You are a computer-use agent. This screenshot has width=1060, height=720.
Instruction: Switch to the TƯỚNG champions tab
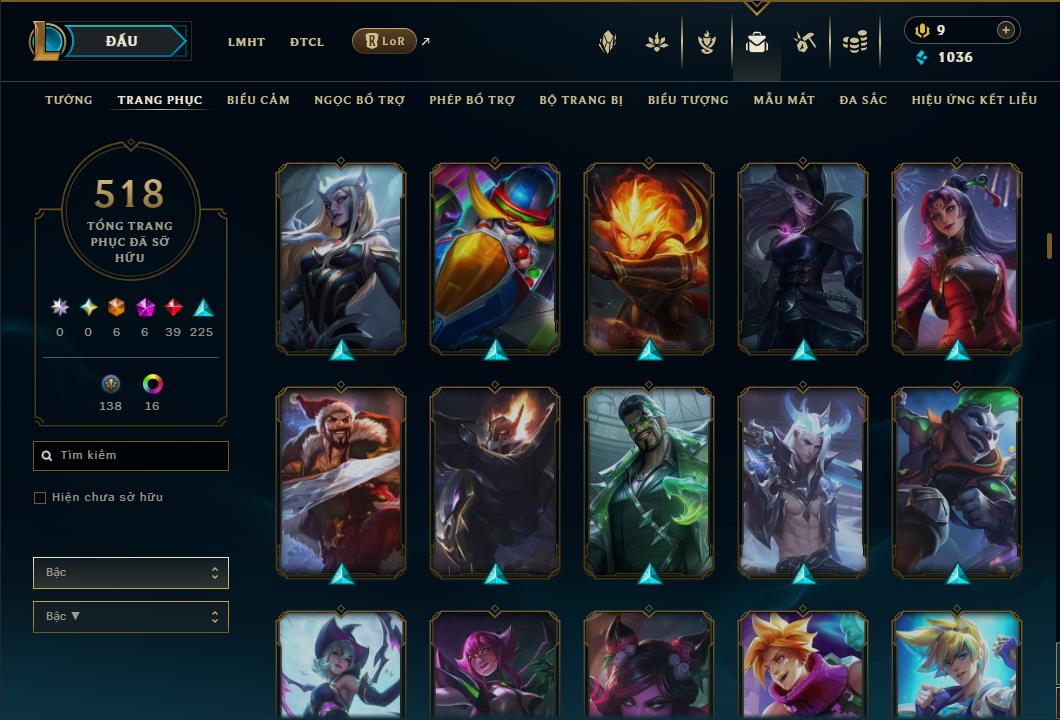click(x=69, y=100)
